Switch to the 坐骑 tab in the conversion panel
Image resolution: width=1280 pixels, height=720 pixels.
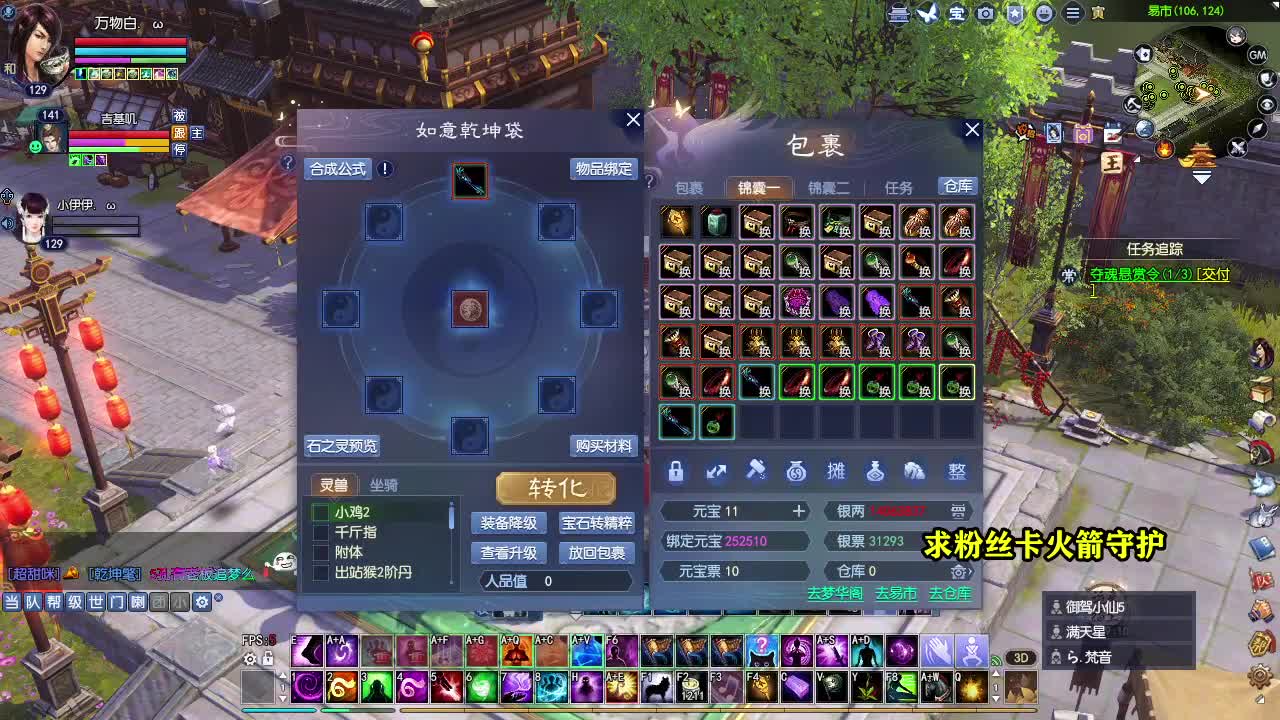coord(383,485)
